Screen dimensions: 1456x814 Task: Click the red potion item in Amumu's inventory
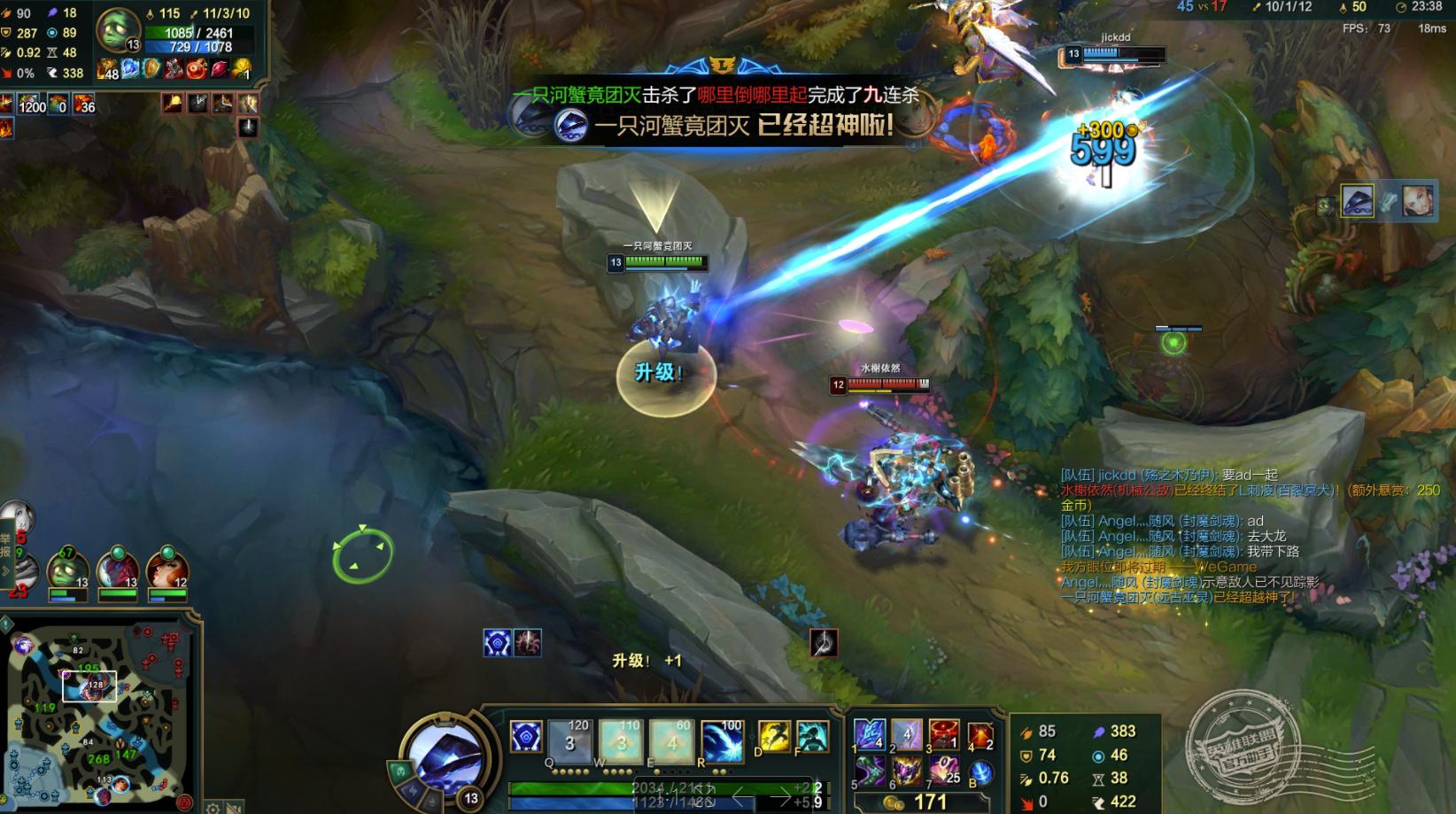196,69
